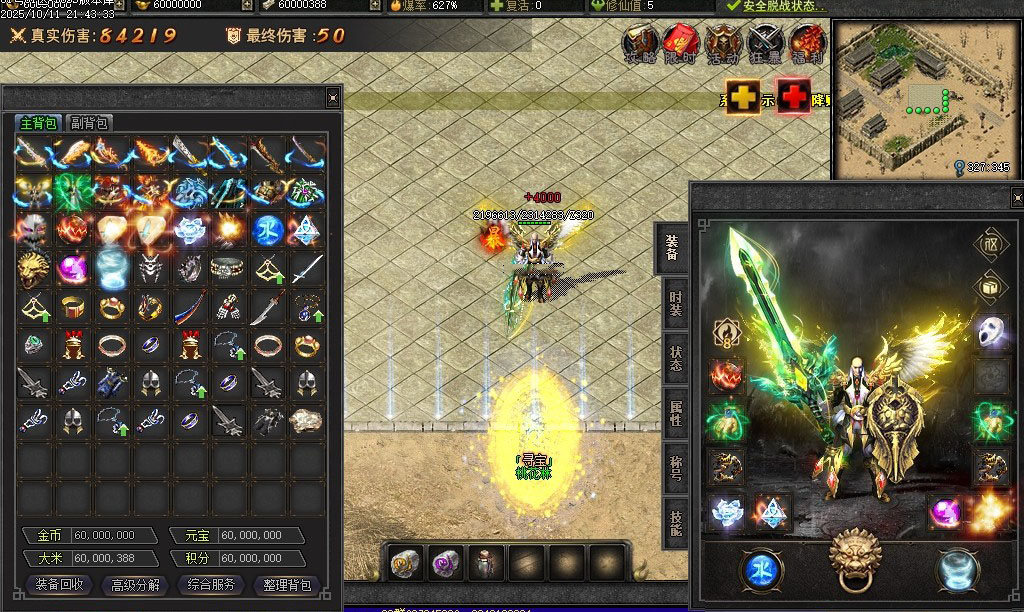
Task: Open the 限时 red envelope icon
Action: [x=681, y=44]
